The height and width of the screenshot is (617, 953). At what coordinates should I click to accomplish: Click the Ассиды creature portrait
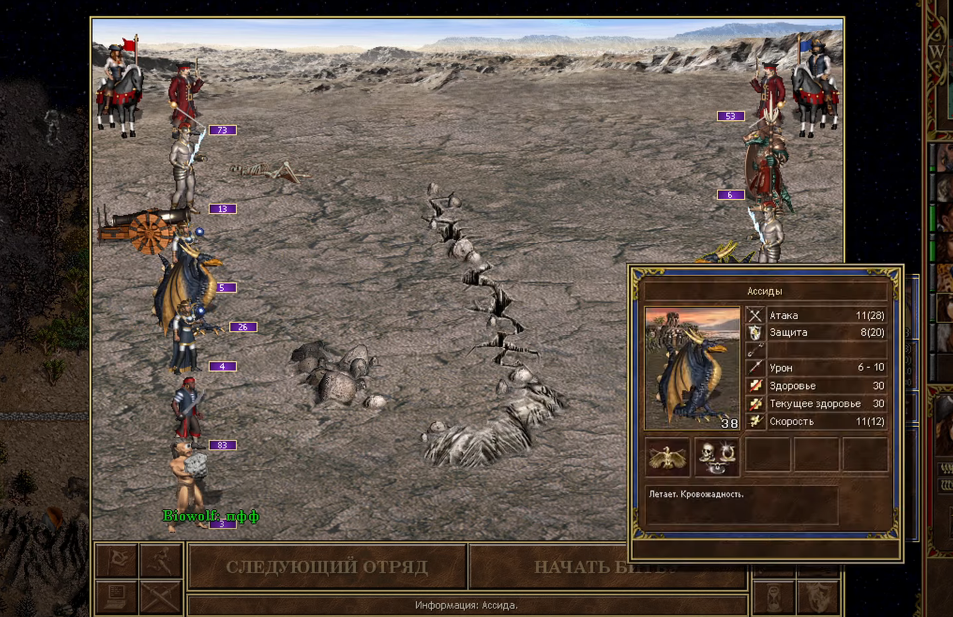(x=692, y=369)
